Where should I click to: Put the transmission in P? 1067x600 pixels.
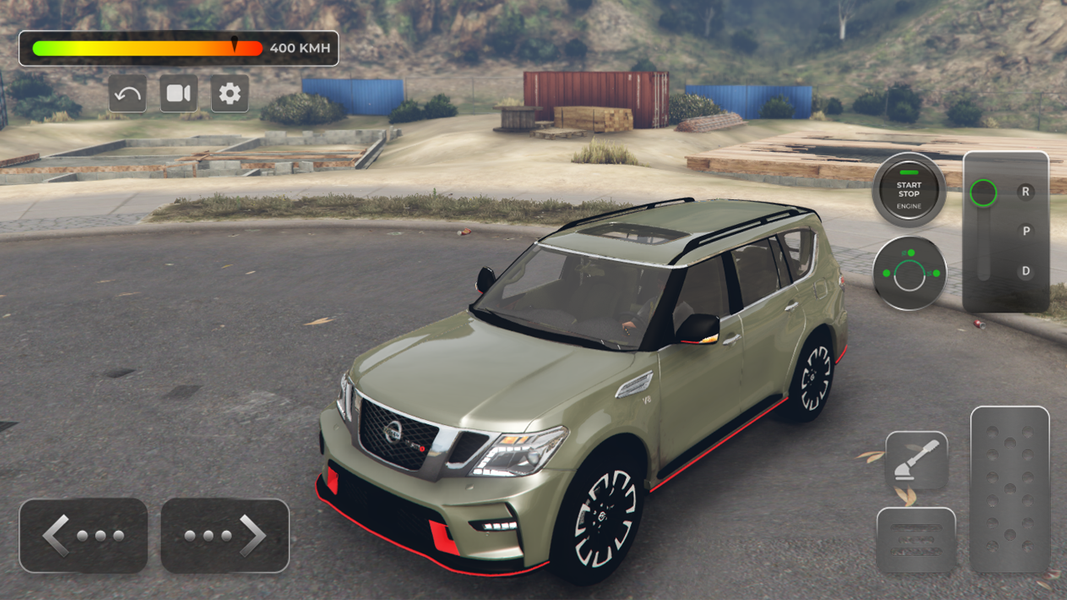(1025, 231)
